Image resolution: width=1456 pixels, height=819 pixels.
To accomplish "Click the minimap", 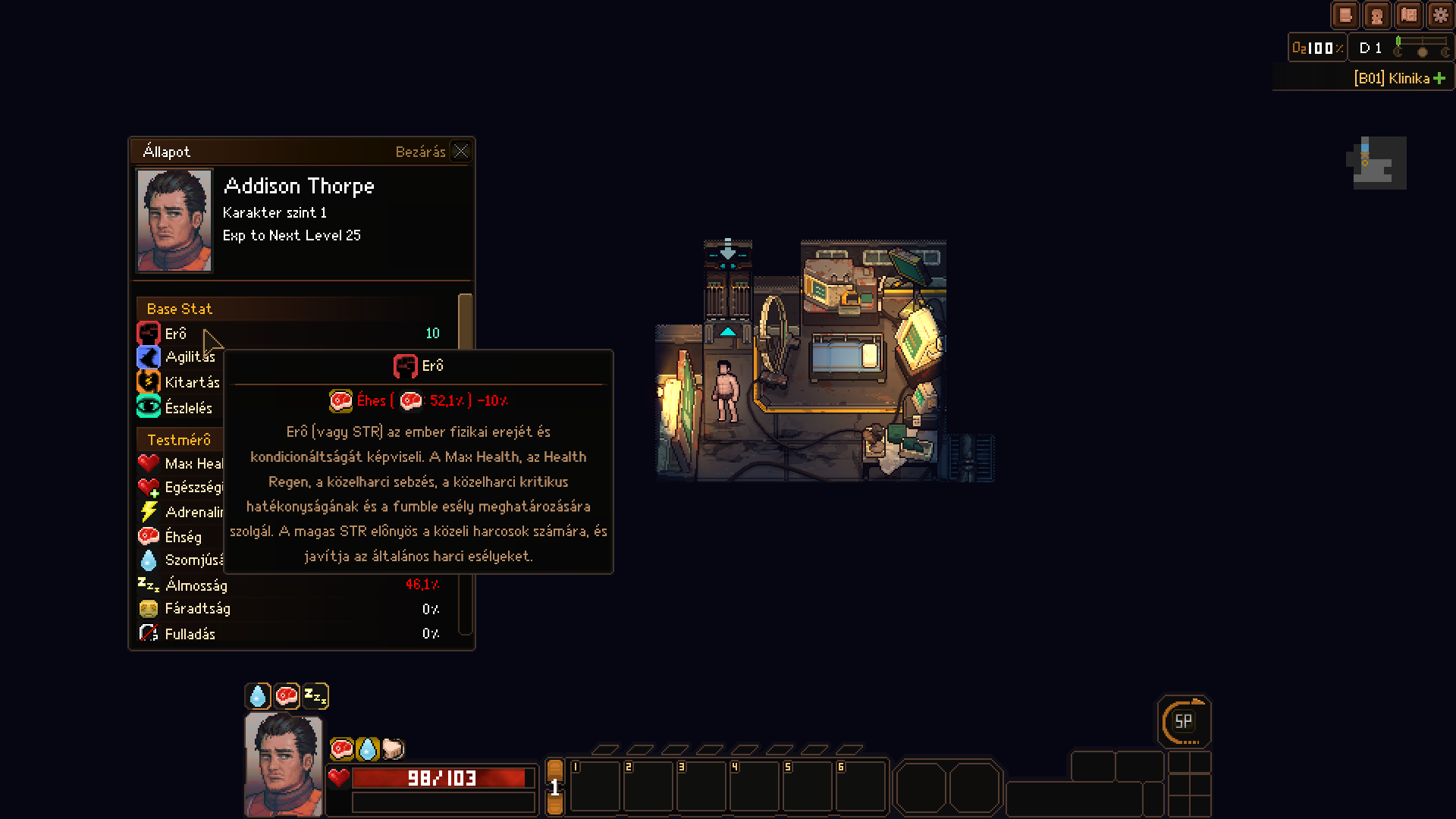I will (1378, 163).
